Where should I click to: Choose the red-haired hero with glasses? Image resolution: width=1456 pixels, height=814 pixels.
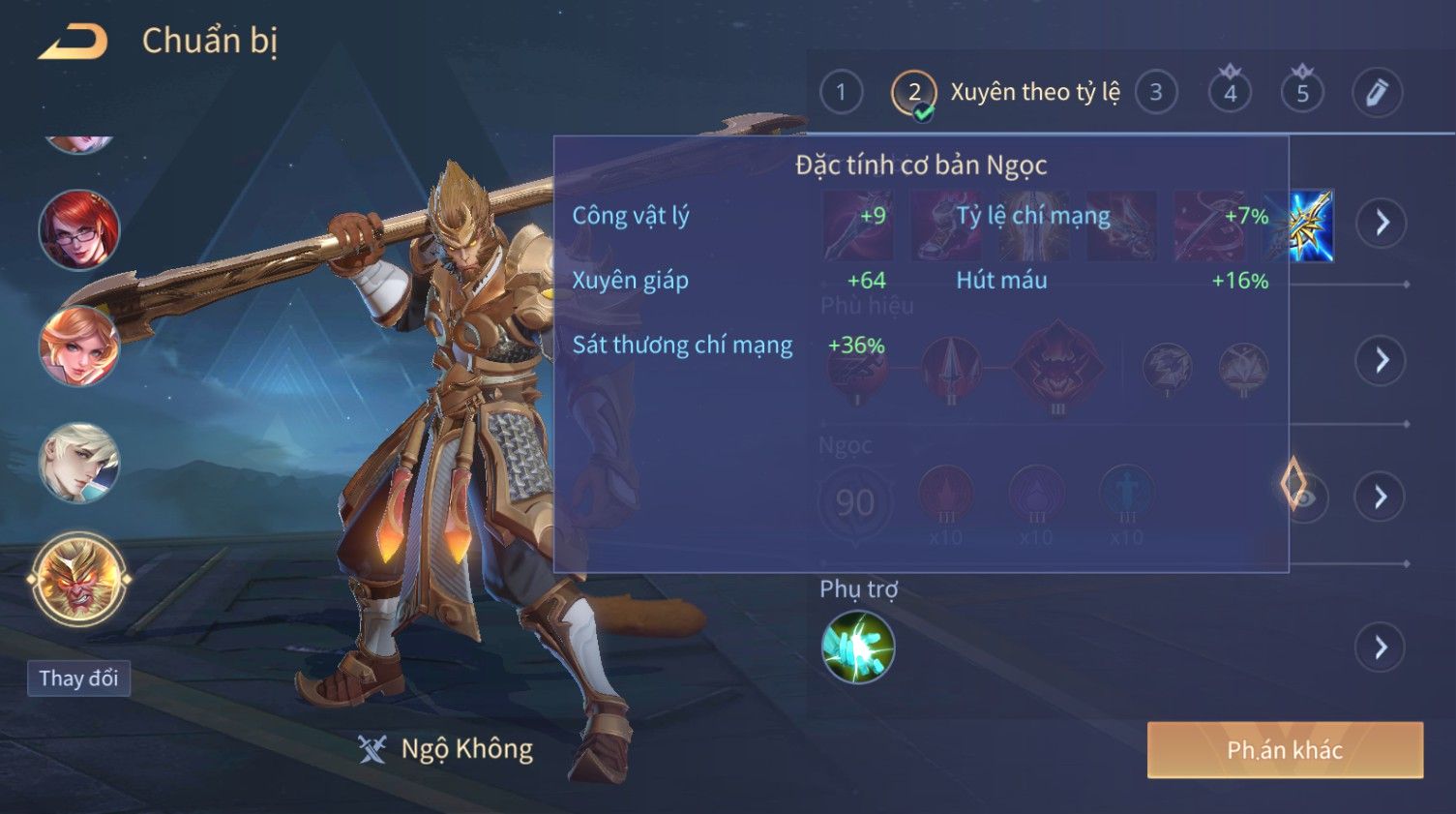[79, 230]
